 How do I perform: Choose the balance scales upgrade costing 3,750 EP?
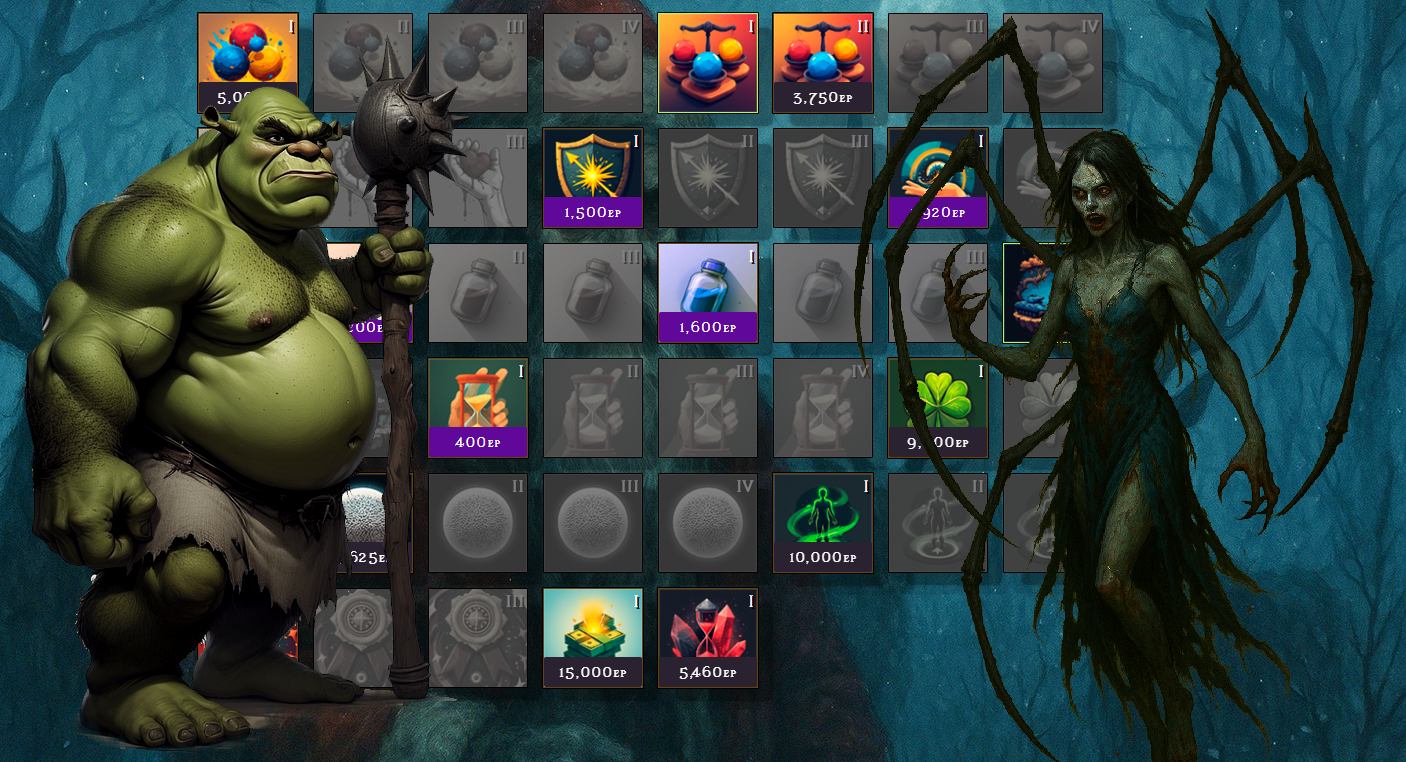pyautogui.click(x=822, y=62)
